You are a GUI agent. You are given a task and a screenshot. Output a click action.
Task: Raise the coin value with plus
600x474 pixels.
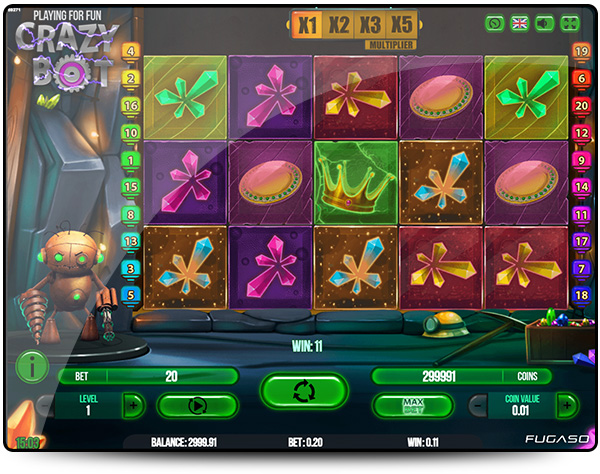[567, 405]
